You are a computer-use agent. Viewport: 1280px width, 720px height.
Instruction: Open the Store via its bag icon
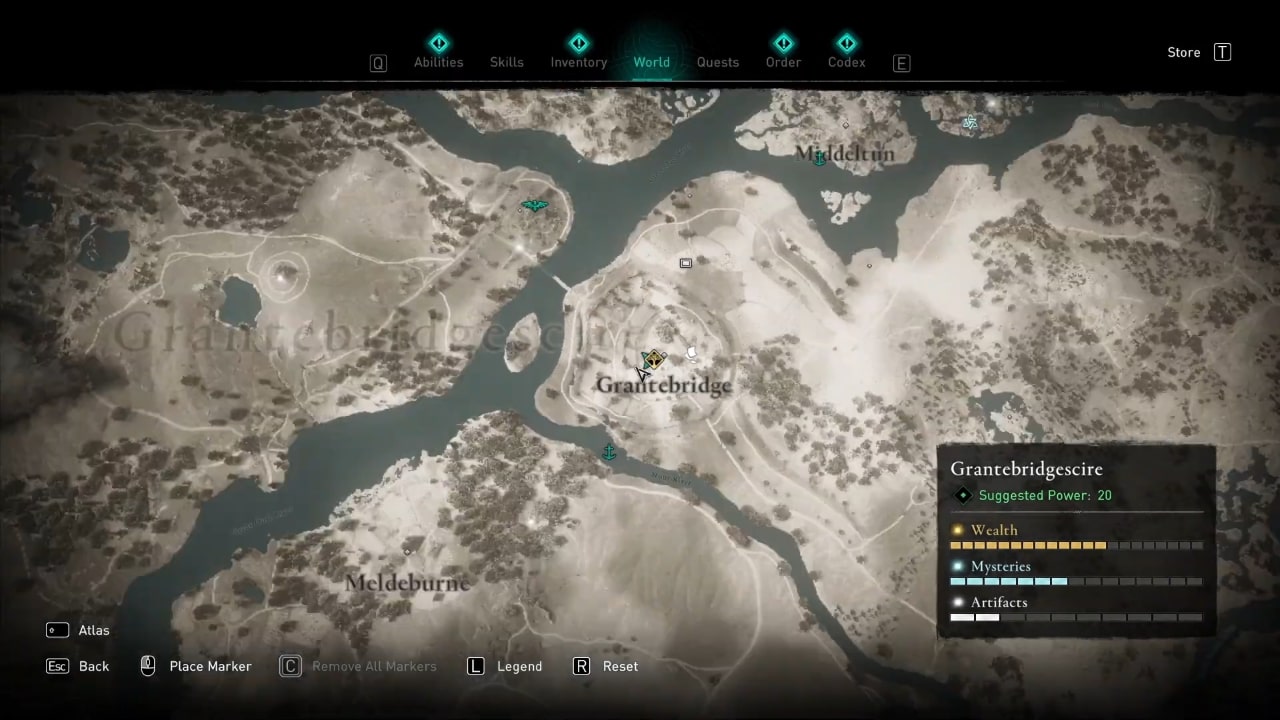1222,52
